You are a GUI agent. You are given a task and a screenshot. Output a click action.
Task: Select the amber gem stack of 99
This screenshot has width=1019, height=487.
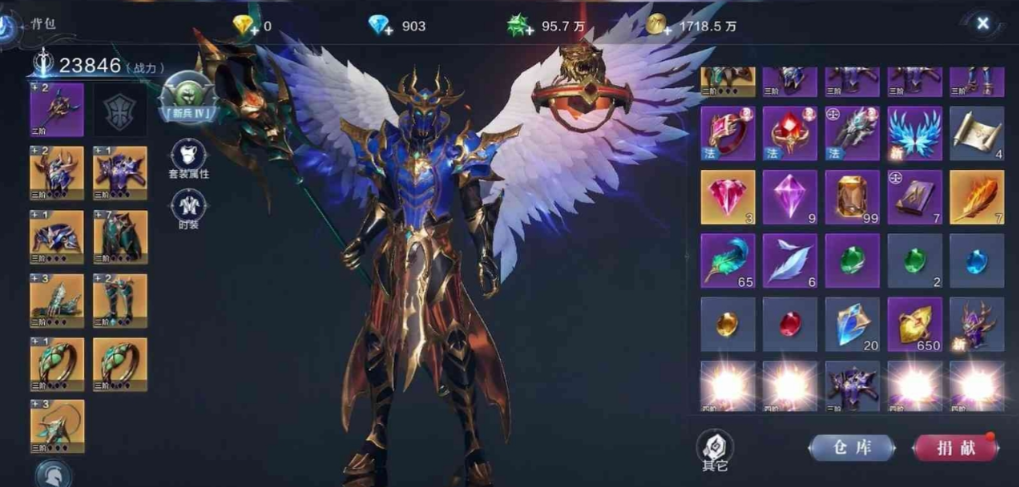click(852, 197)
